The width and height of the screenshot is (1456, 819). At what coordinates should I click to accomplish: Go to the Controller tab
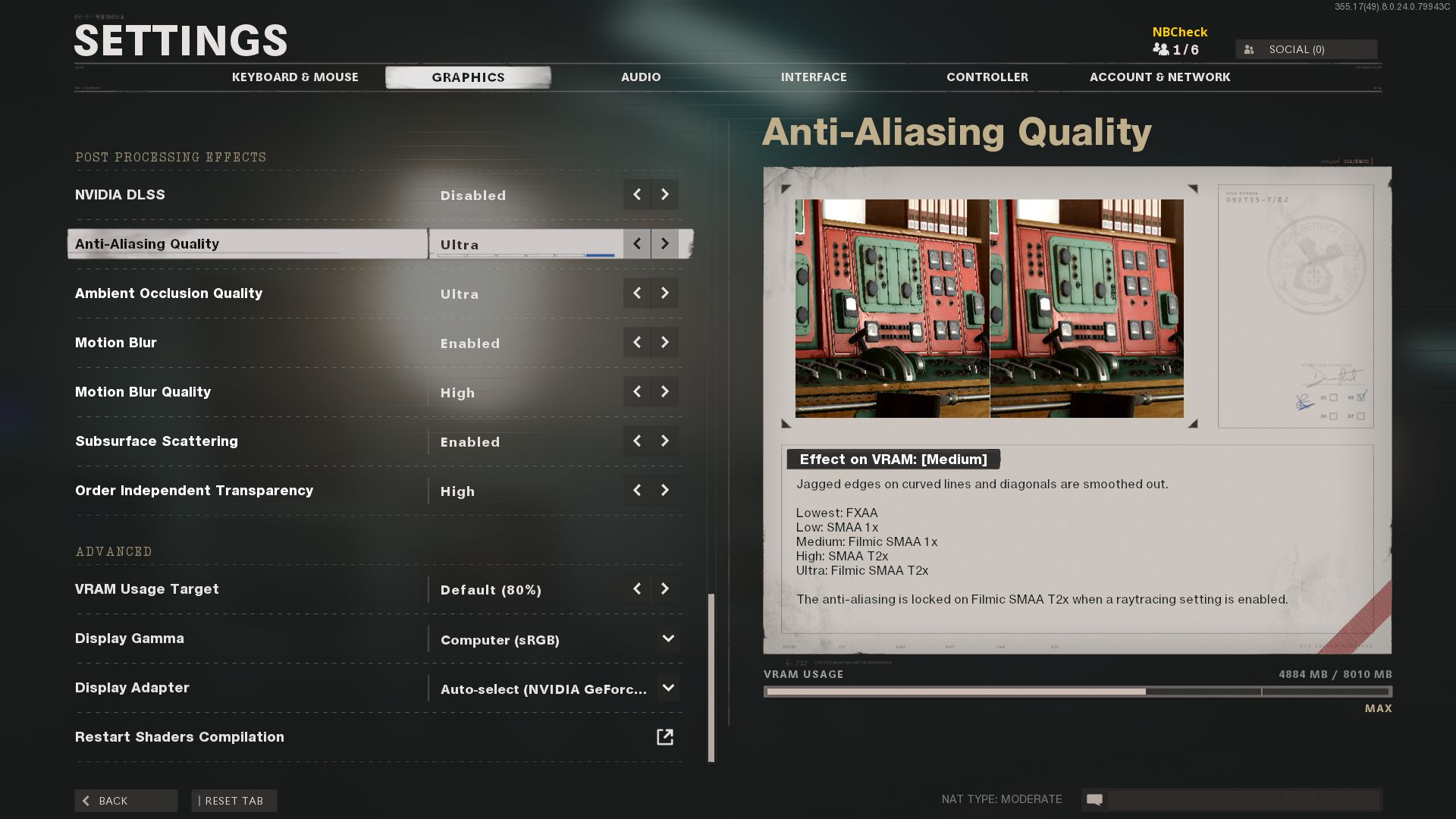point(987,77)
